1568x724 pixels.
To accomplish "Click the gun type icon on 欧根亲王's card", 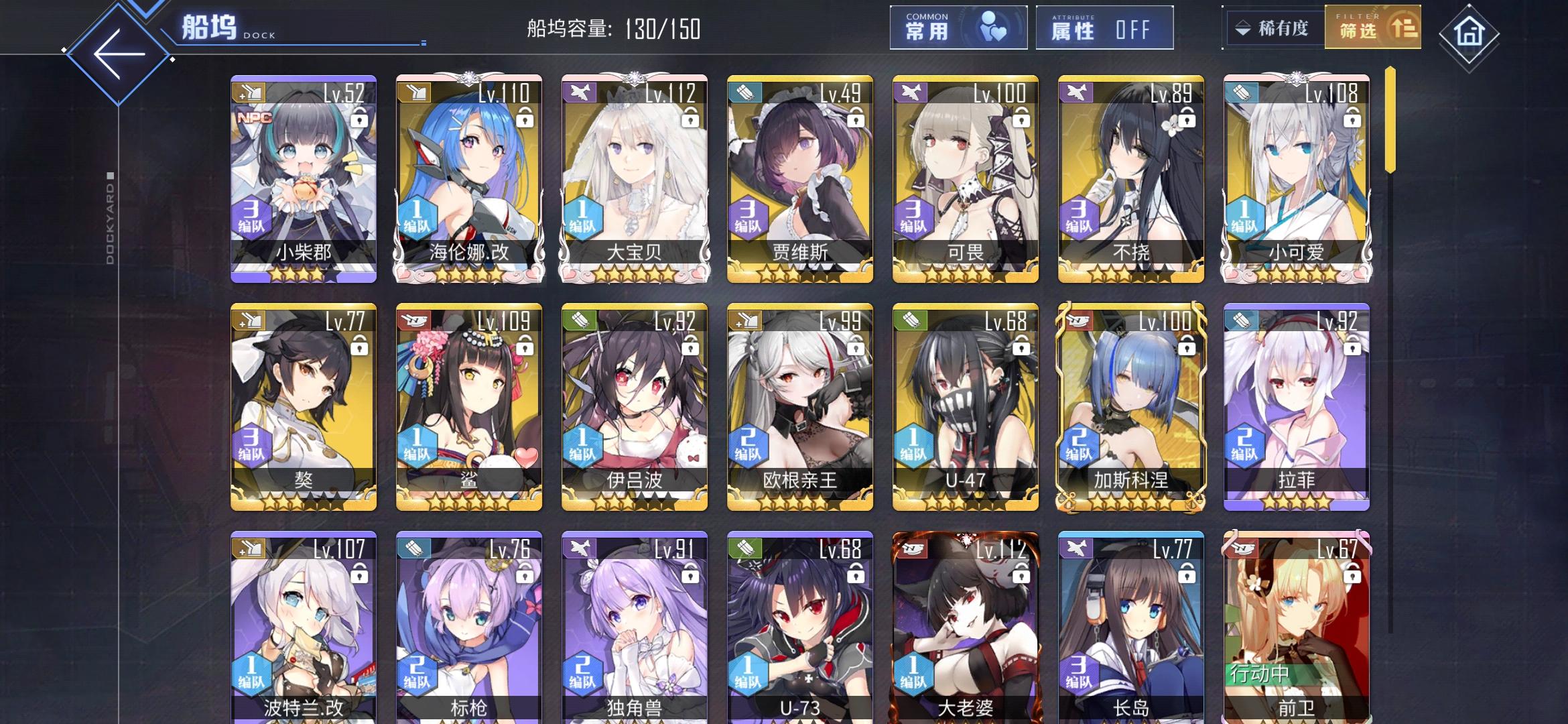I will (x=744, y=322).
